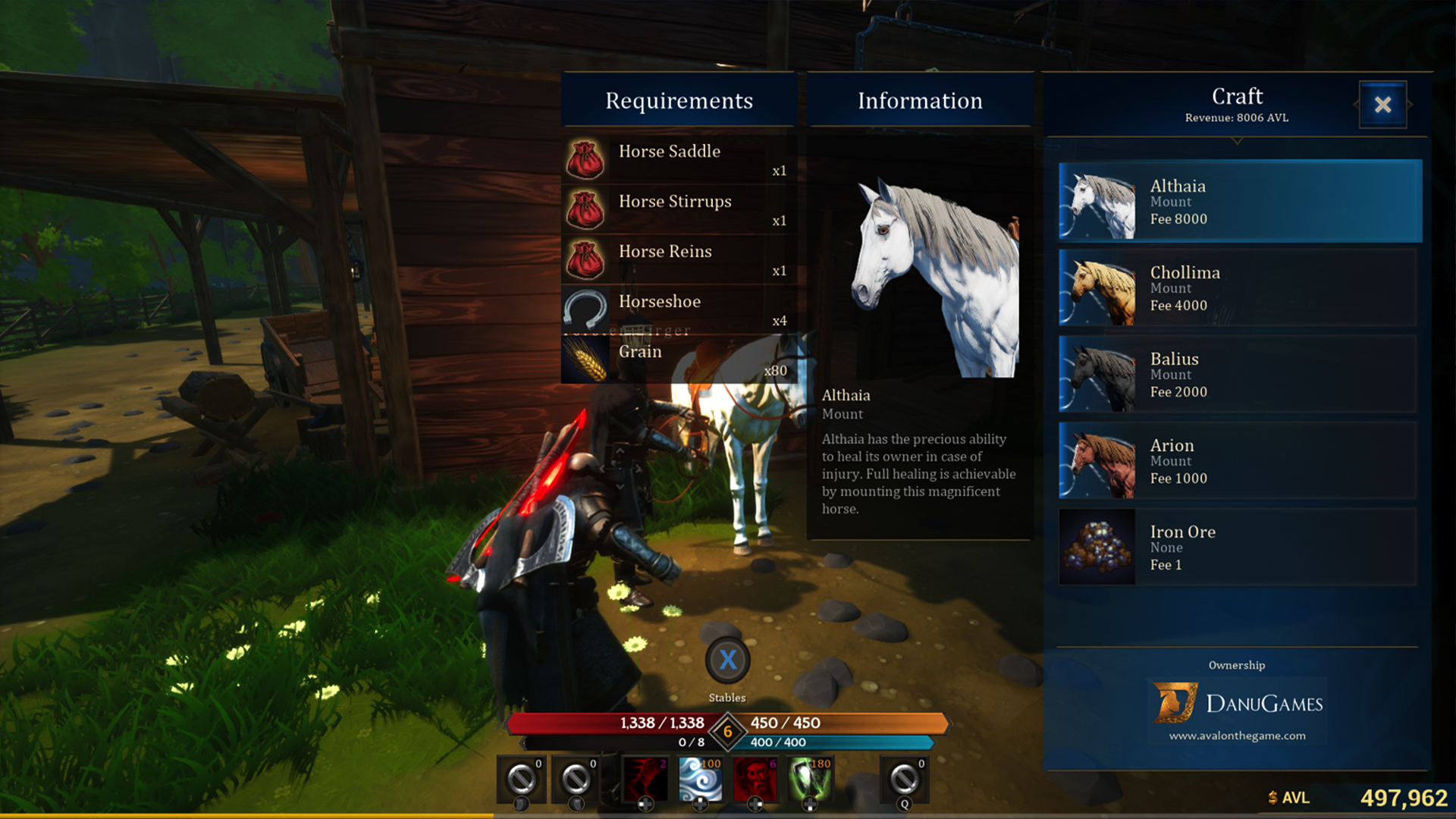Click the Horse Saddle requirement
Screen dimensions: 1456x819
pyautogui.click(x=678, y=159)
